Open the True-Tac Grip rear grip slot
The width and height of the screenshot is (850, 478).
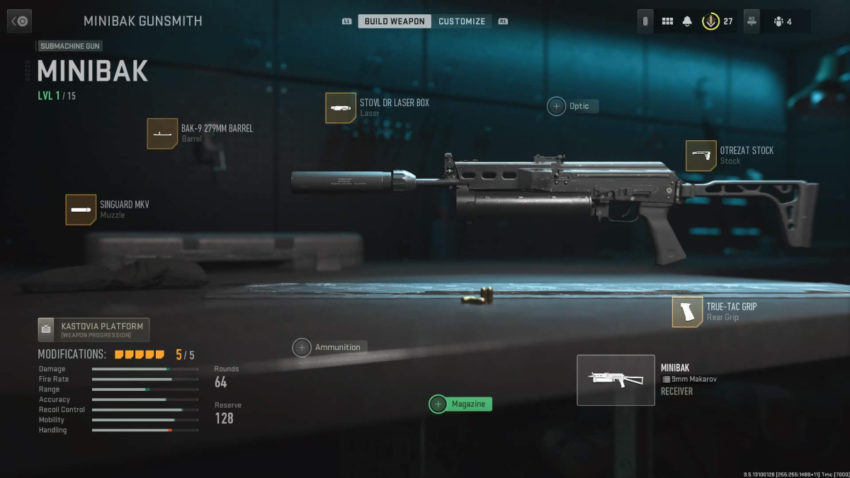pyautogui.click(x=687, y=312)
